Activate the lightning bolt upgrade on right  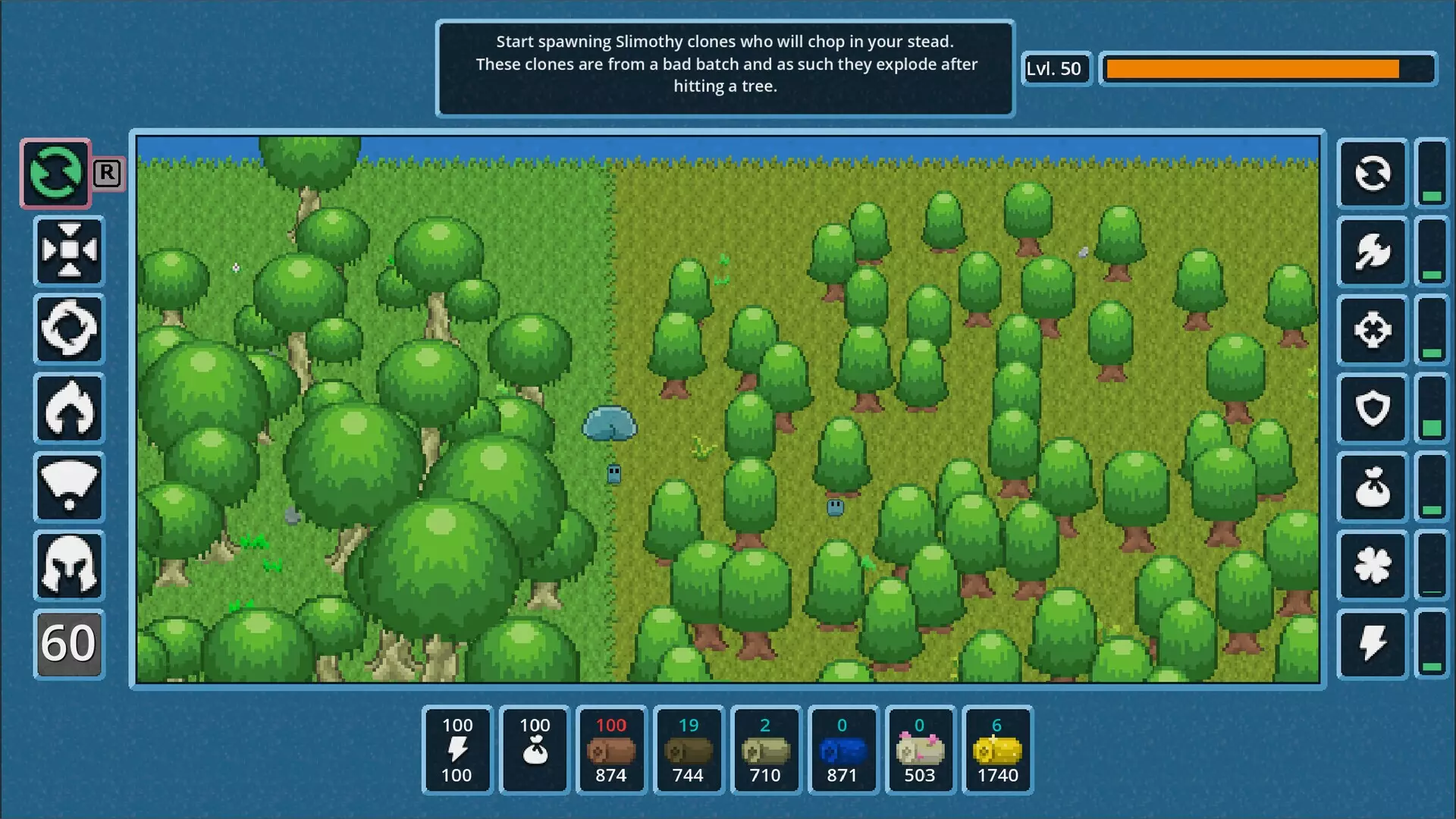[x=1373, y=644]
